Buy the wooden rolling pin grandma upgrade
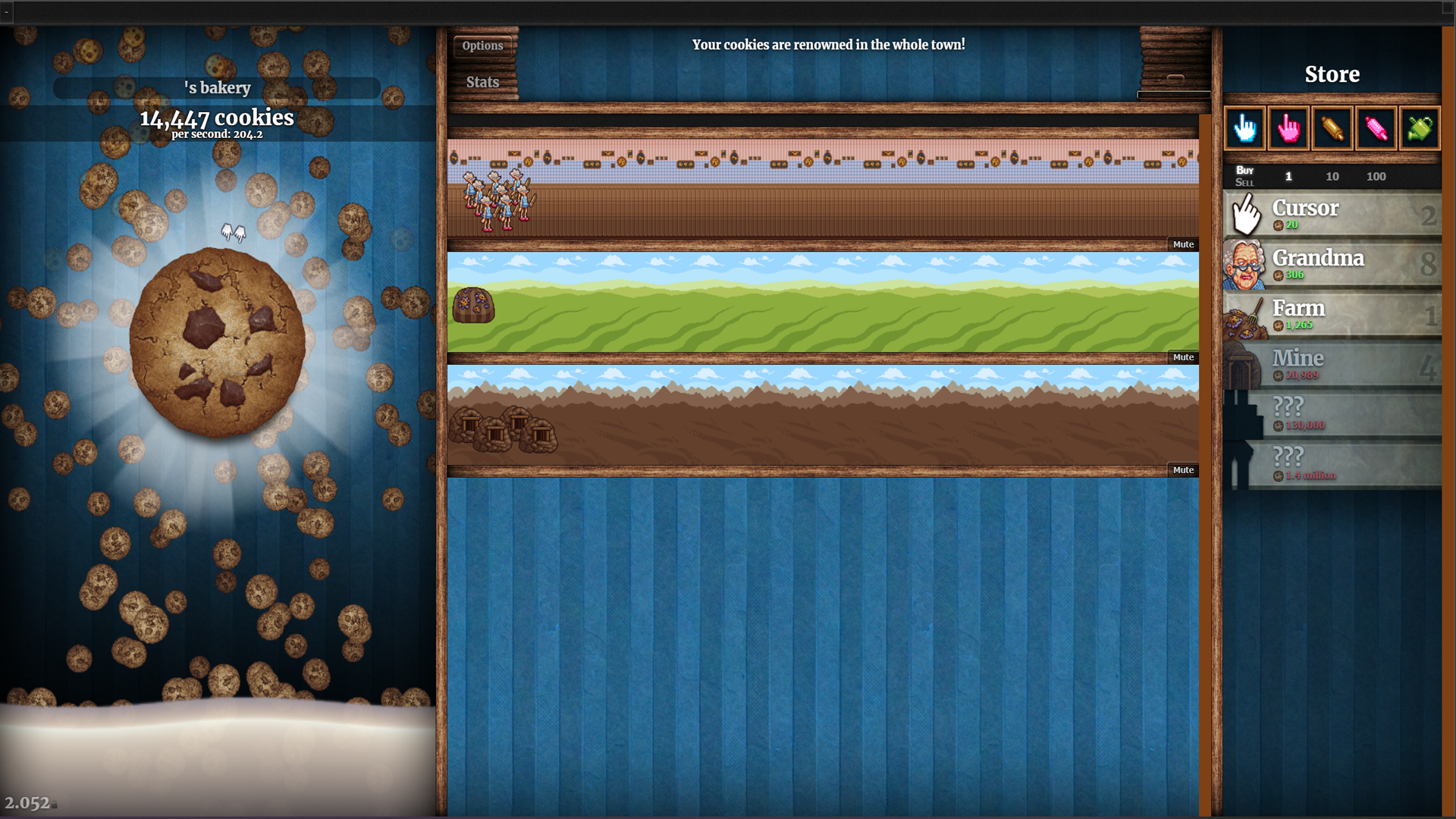 [1332, 128]
